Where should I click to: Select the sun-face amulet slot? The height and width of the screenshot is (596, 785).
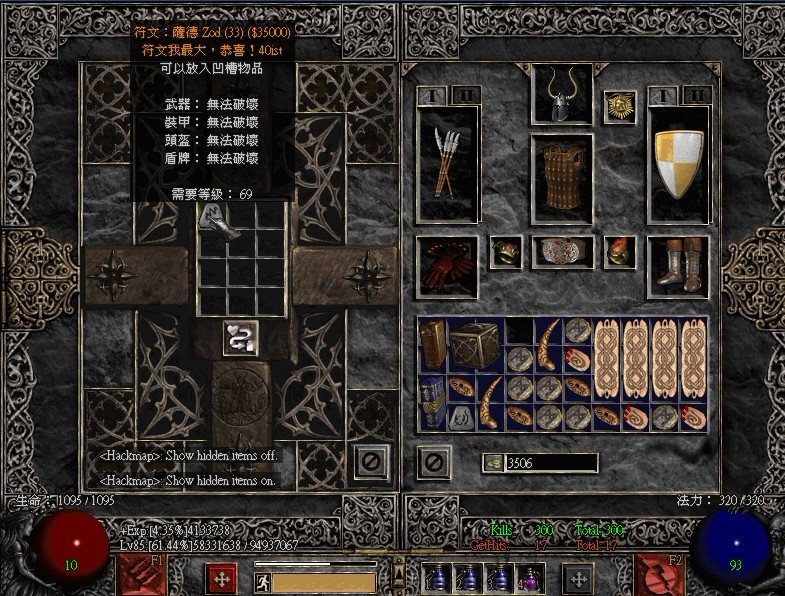coord(619,107)
